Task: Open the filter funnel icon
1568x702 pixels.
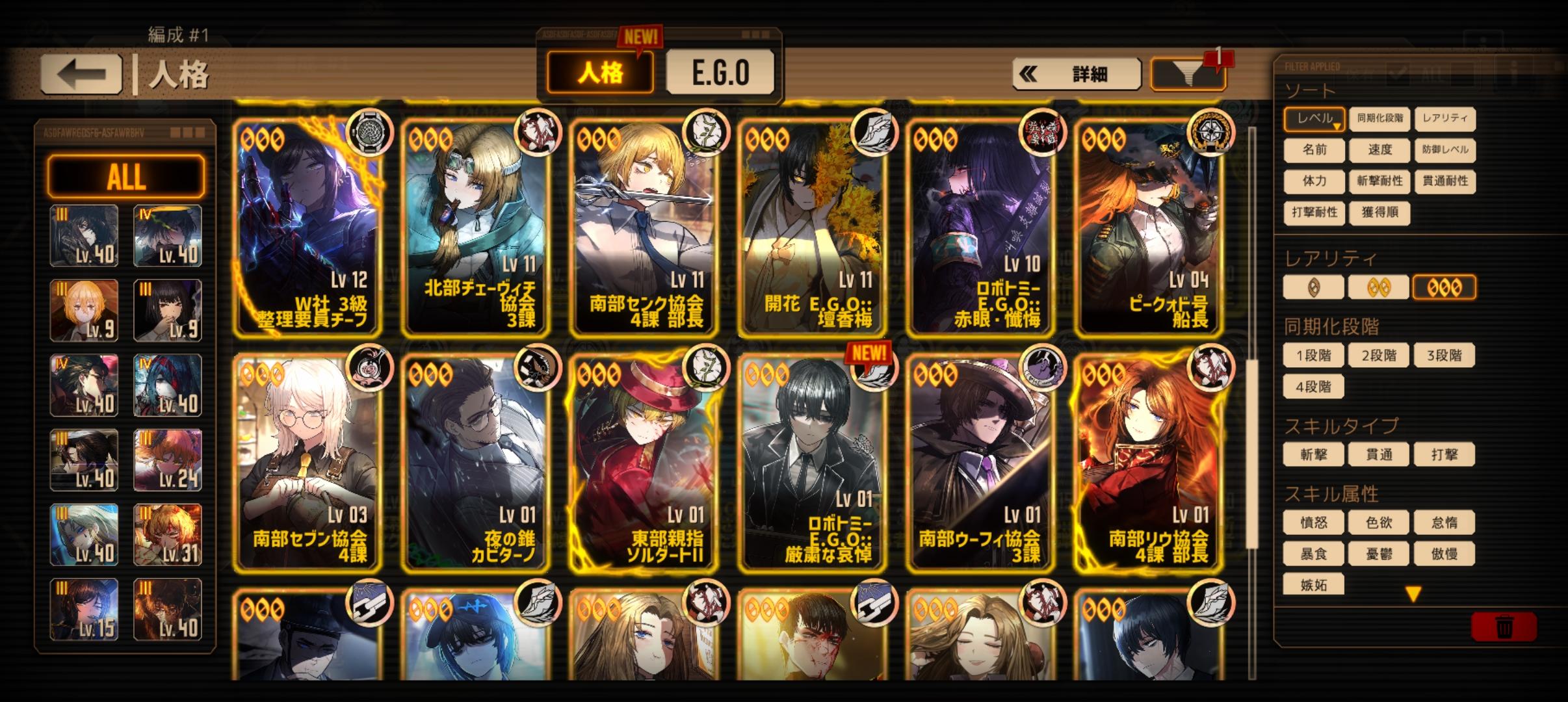Action: coord(1187,73)
